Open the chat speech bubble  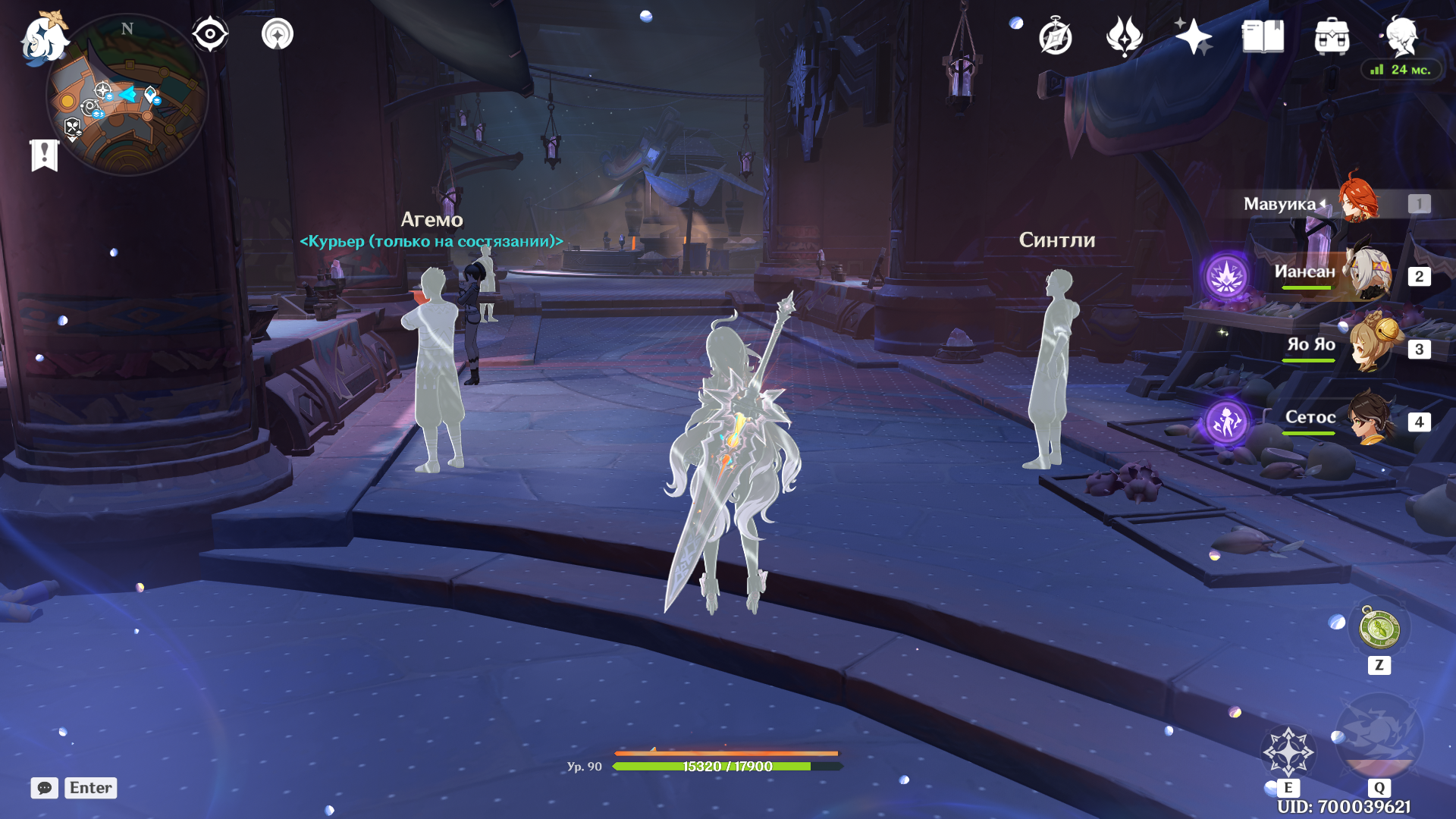pos(45,788)
